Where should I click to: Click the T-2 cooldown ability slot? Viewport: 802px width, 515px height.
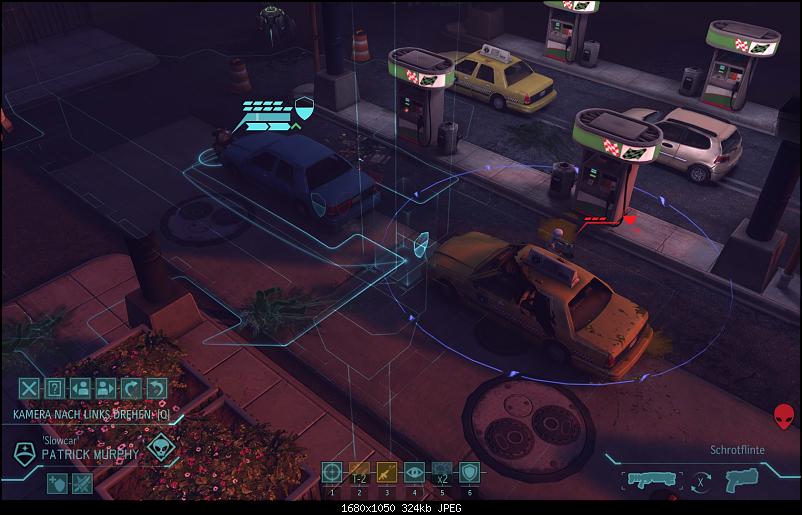point(359,473)
